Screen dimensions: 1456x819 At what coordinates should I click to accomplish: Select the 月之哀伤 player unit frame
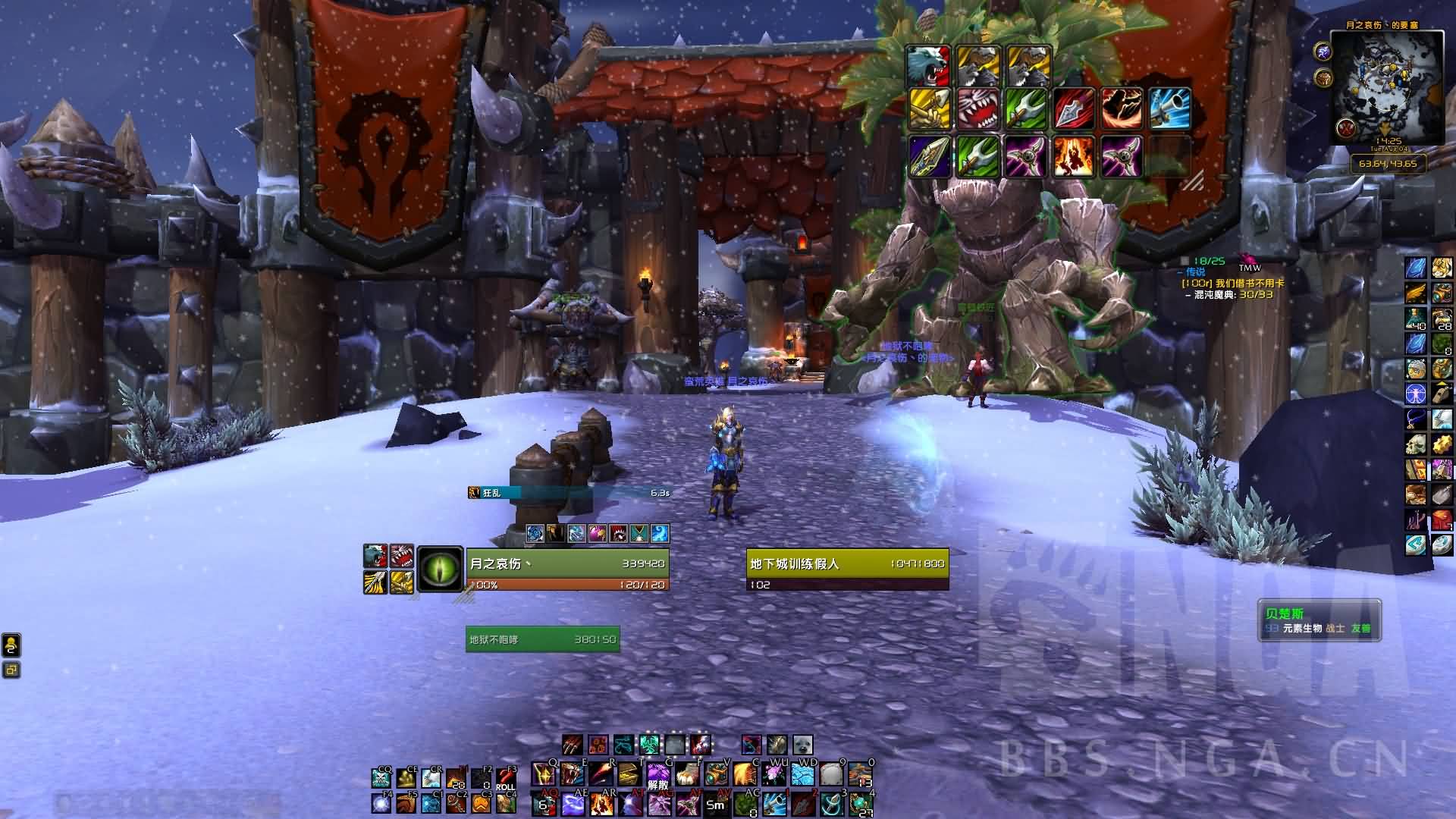pyautogui.click(x=567, y=563)
